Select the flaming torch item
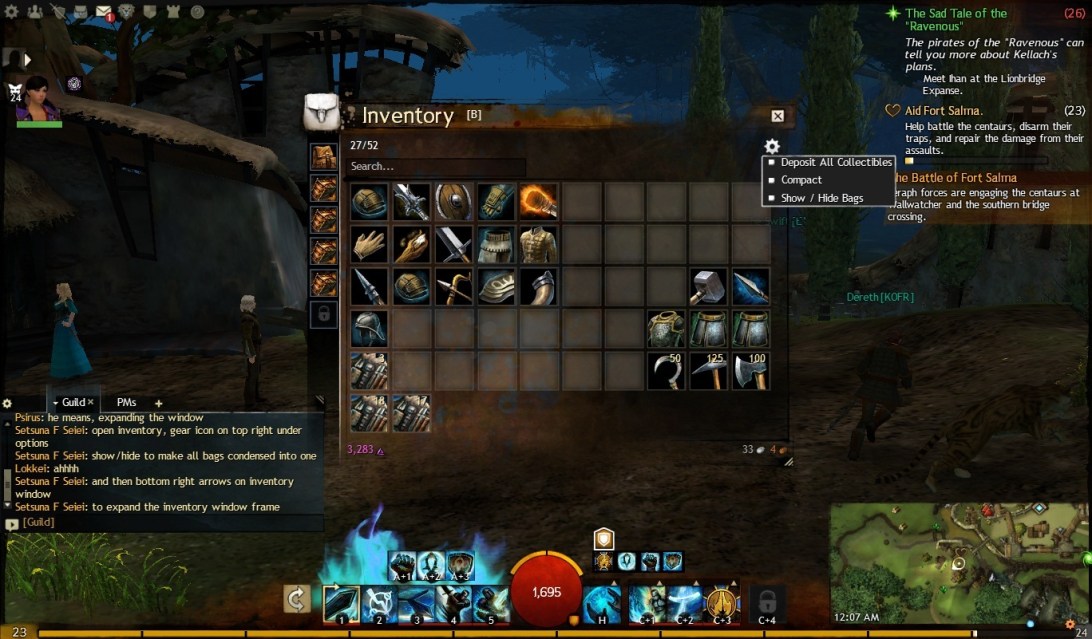 [x=538, y=201]
